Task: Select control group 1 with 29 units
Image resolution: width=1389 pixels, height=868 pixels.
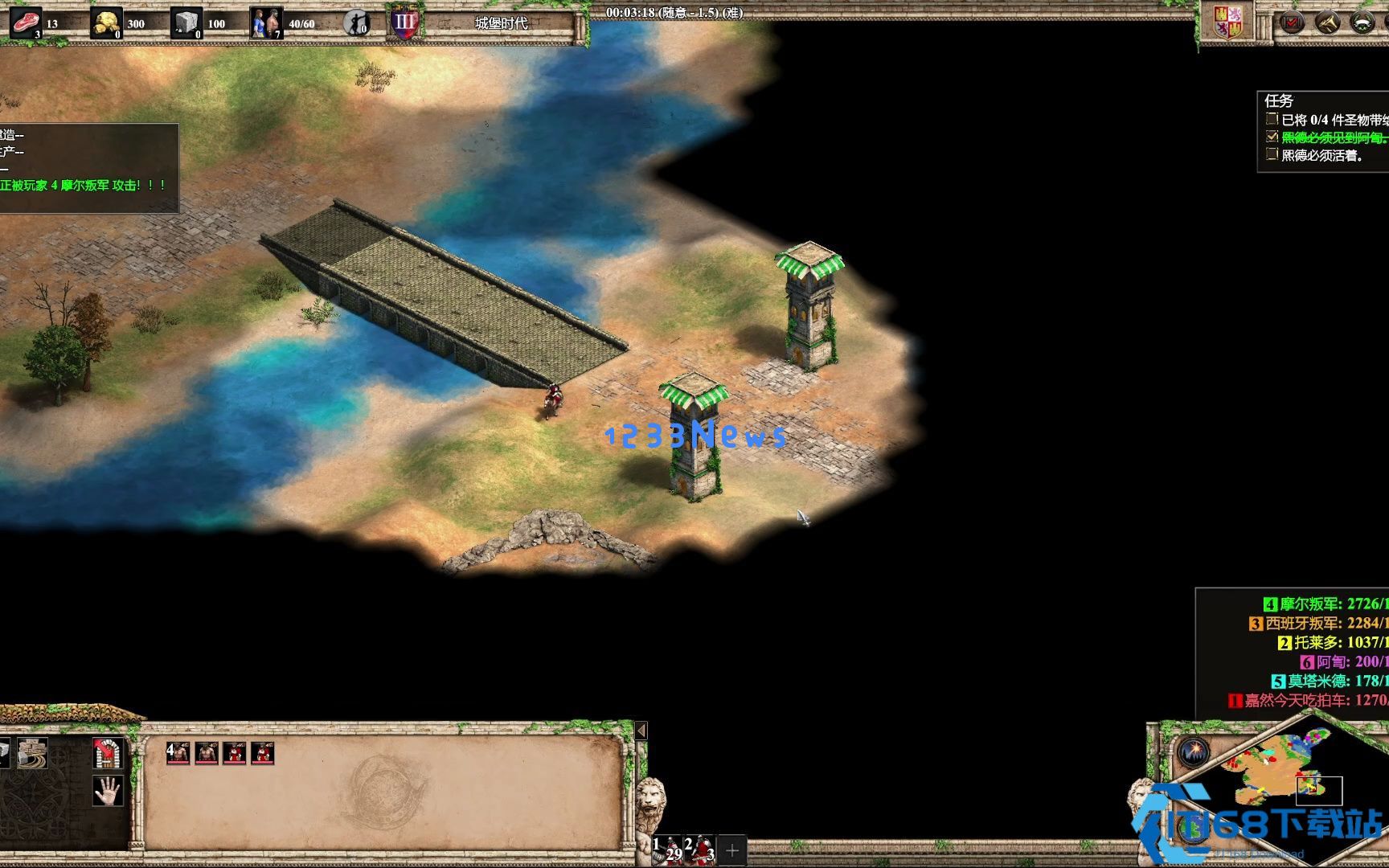Action: (668, 850)
